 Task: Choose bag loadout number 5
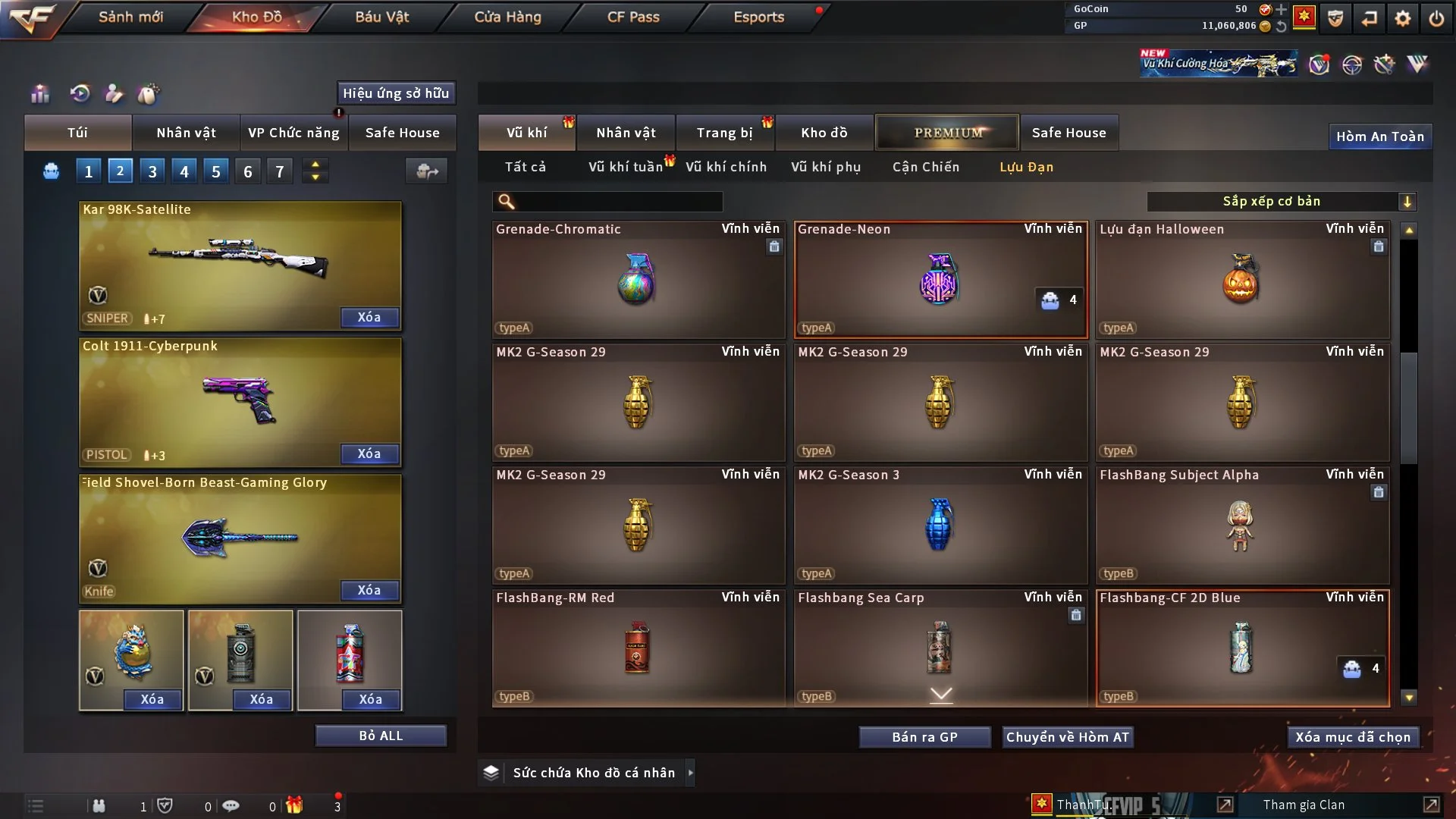pos(216,171)
